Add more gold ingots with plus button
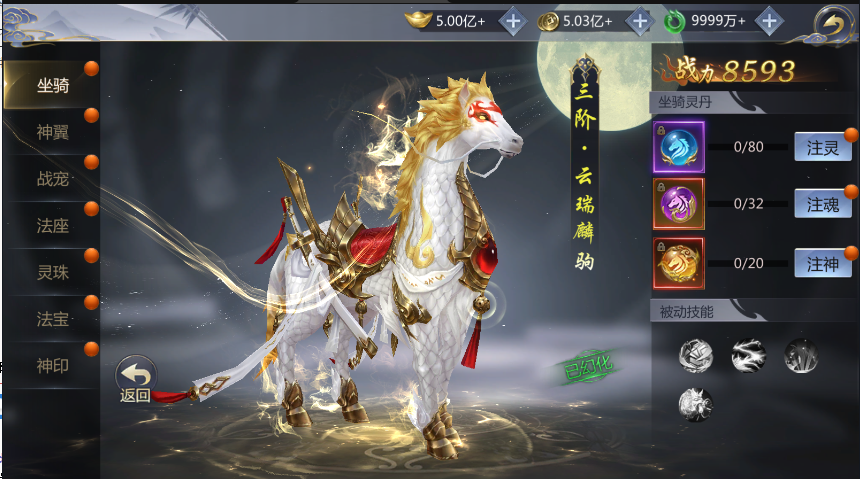This screenshot has width=860, height=479. pyautogui.click(x=512, y=21)
